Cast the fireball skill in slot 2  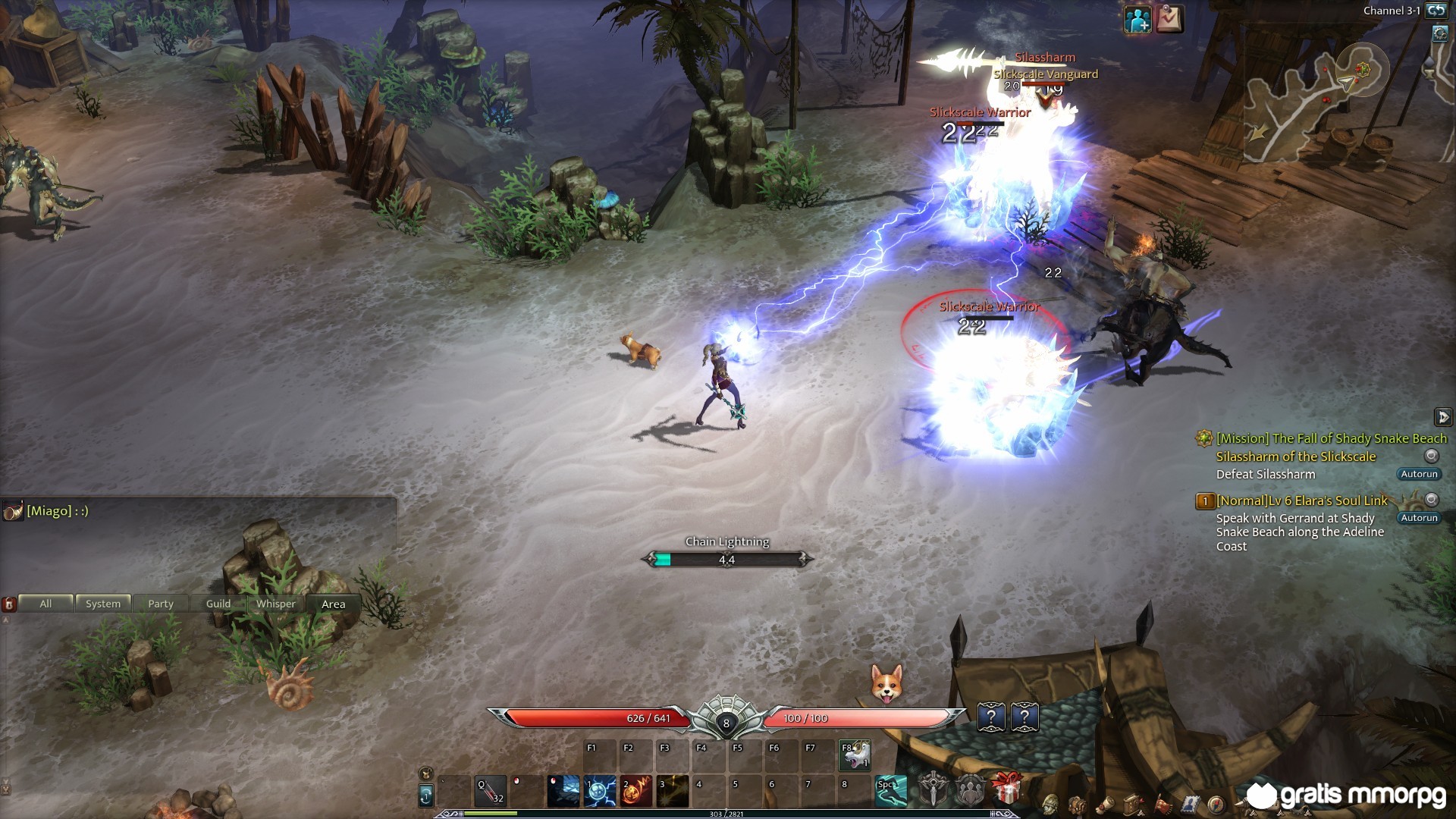pos(636,792)
